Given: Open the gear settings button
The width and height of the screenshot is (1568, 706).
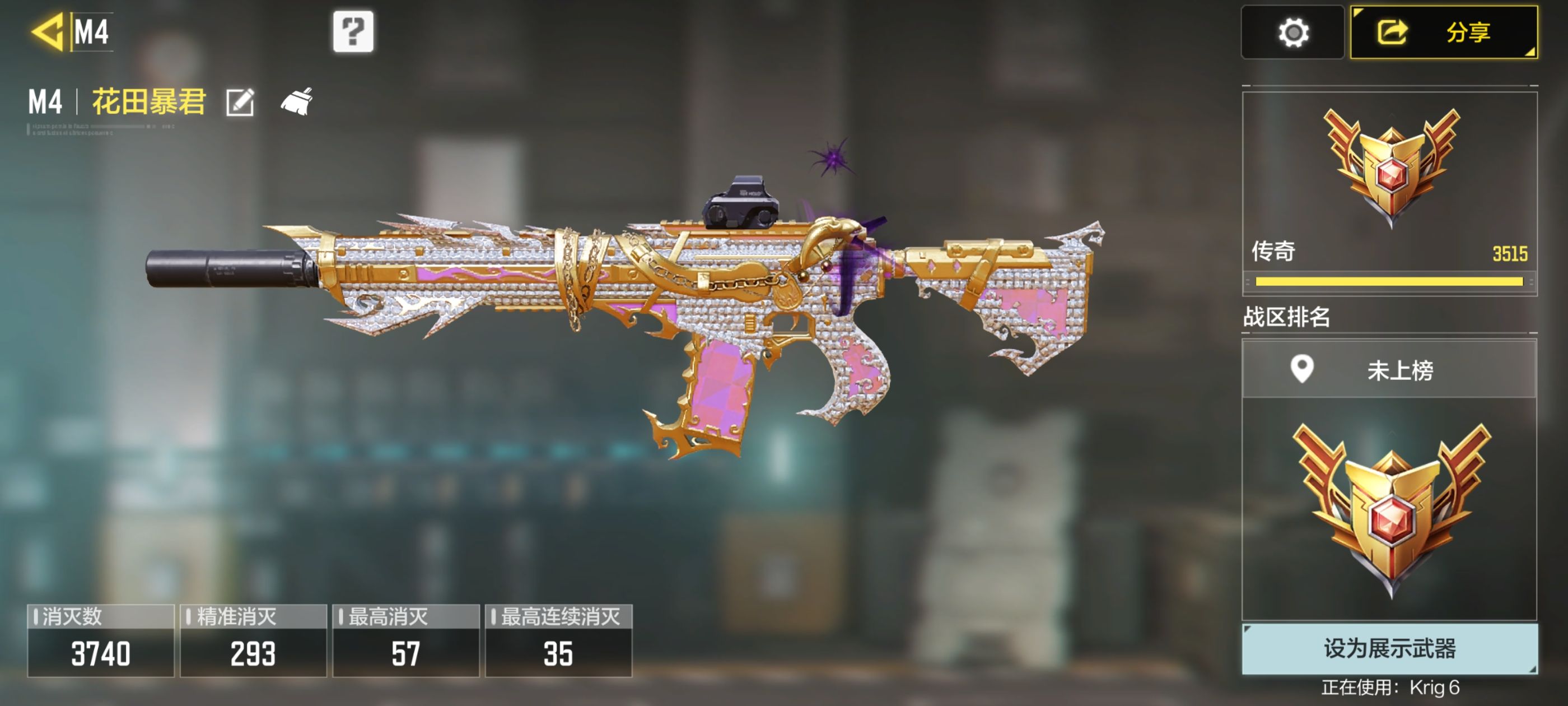Looking at the screenshot, I should (1292, 32).
